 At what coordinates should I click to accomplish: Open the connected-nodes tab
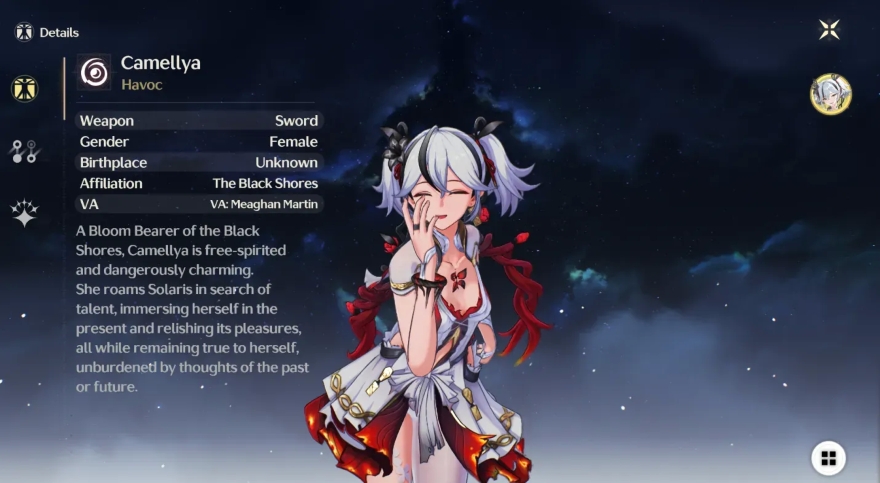(24, 151)
